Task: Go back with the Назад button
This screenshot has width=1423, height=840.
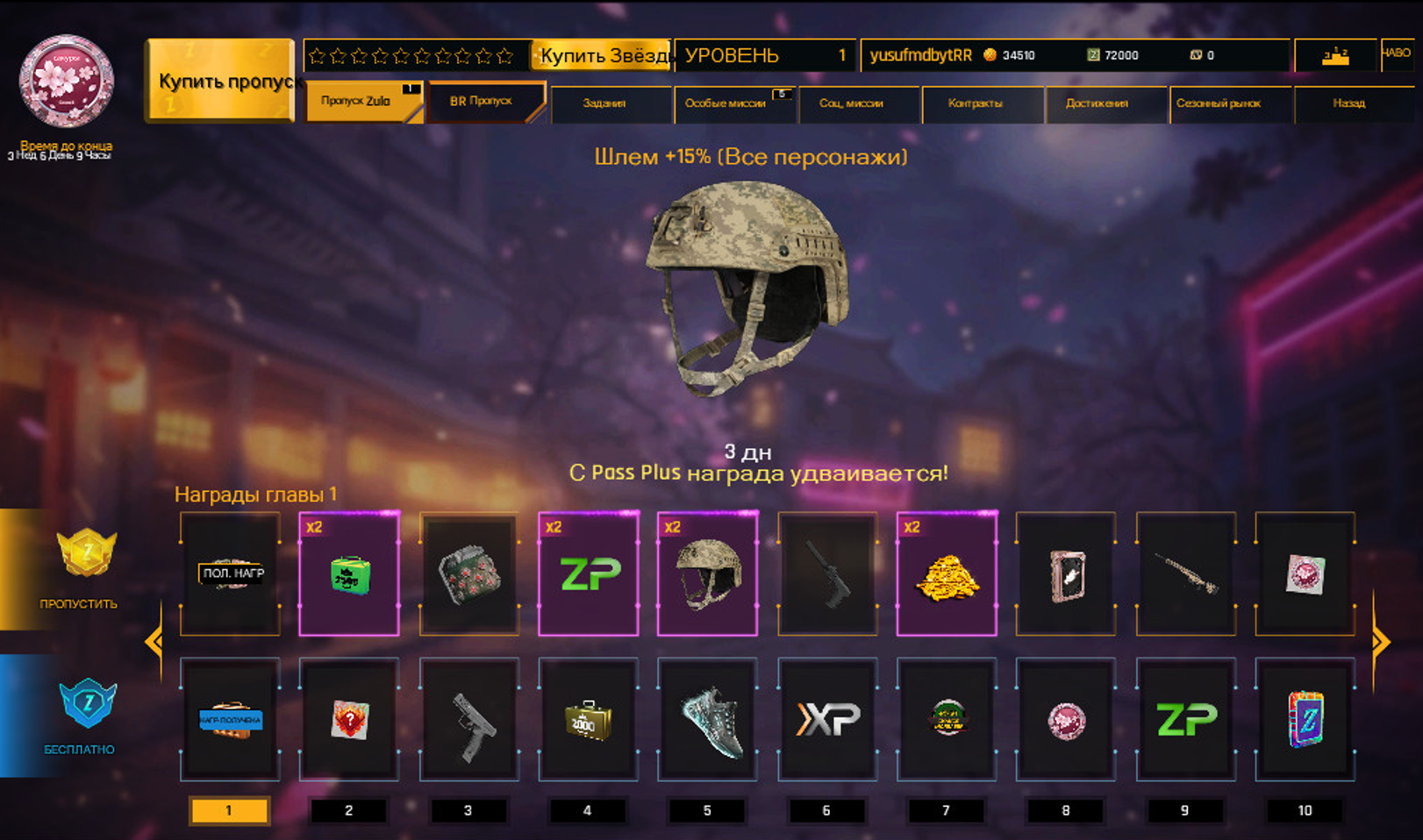Action: 1349,103
